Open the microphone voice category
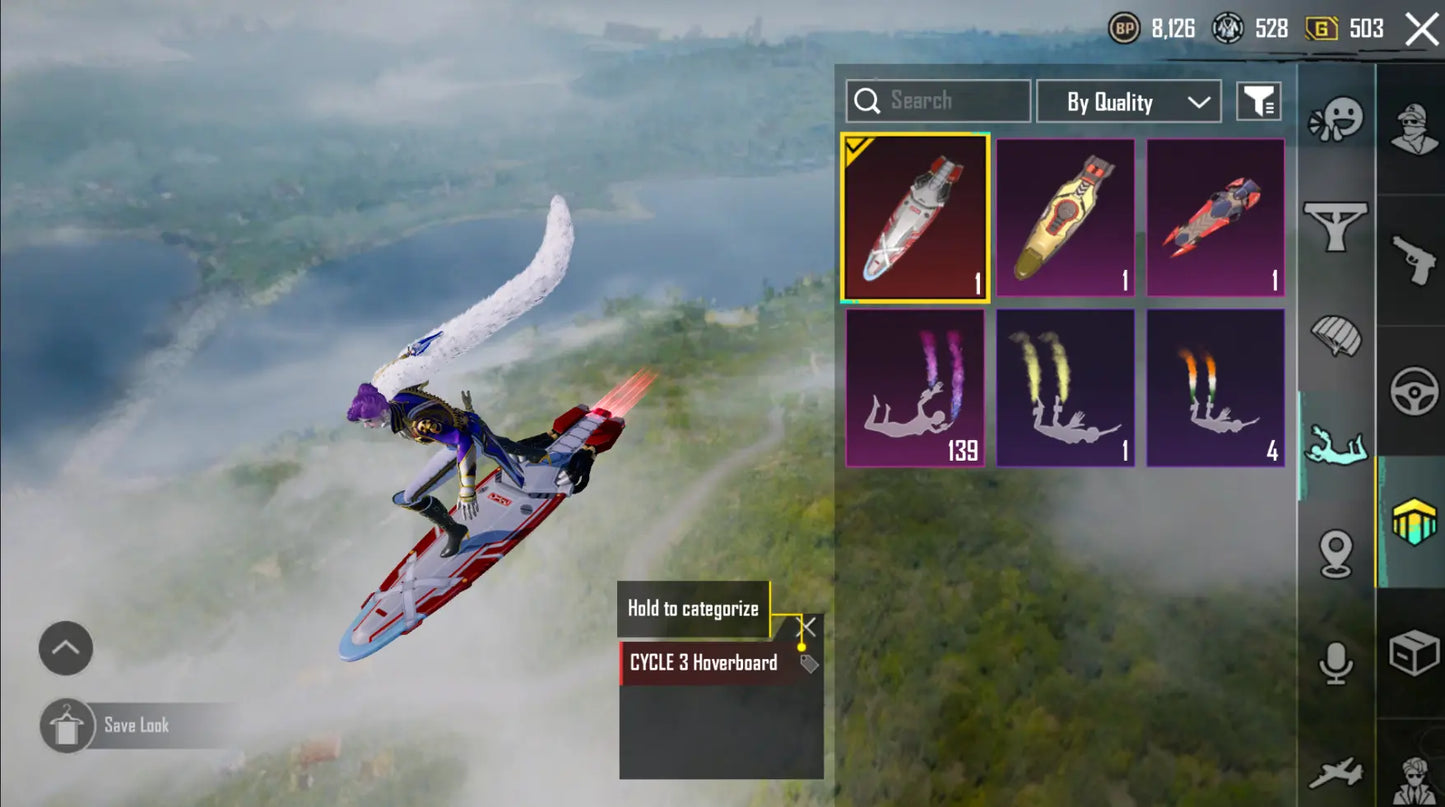The width and height of the screenshot is (1445, 807). 1336,663
